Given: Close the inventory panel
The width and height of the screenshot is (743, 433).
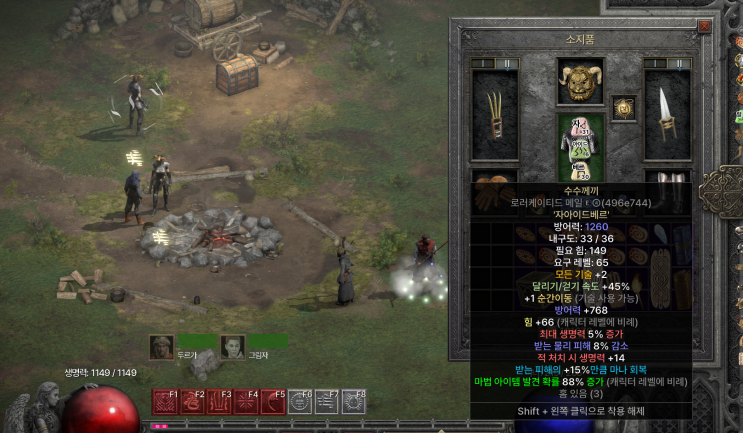Looking at the screenshot, I should tap(705, 27).
